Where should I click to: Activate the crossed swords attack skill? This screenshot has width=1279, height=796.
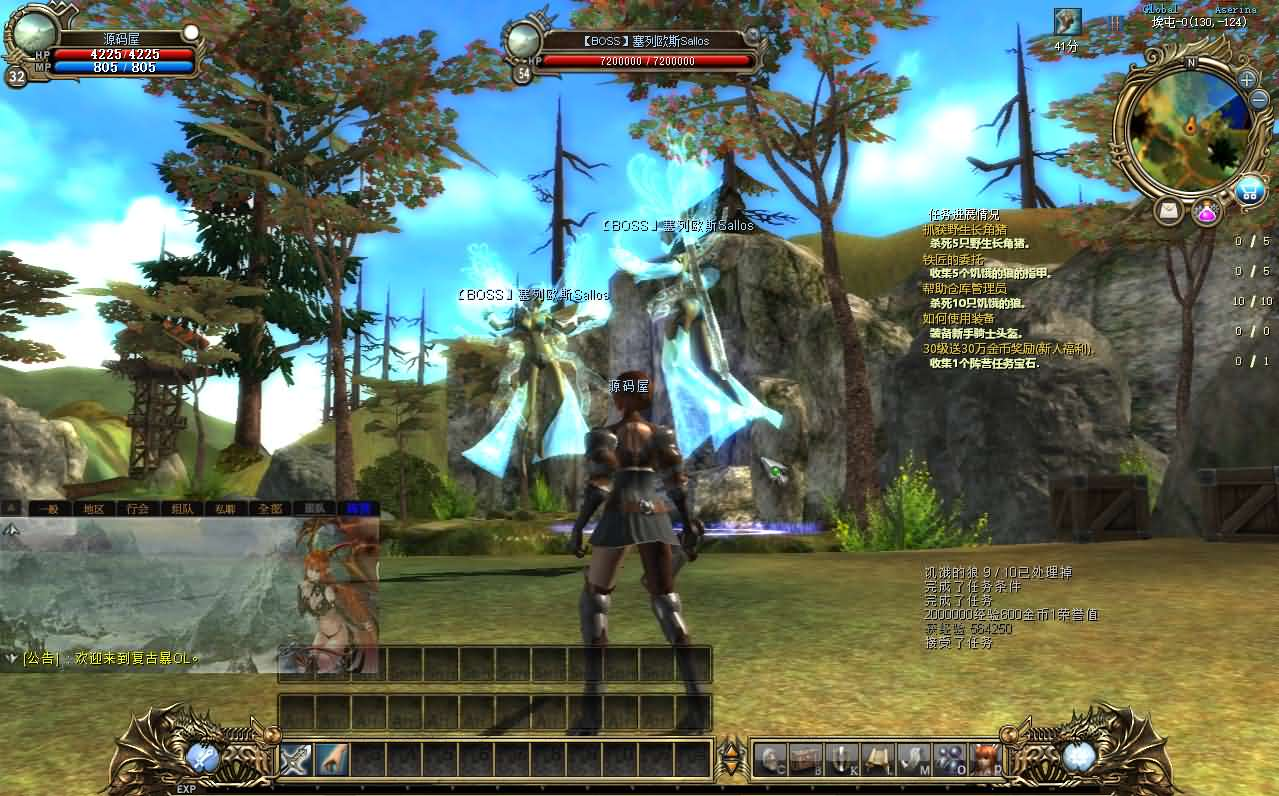pyautogui.click(x=296, y=759)
